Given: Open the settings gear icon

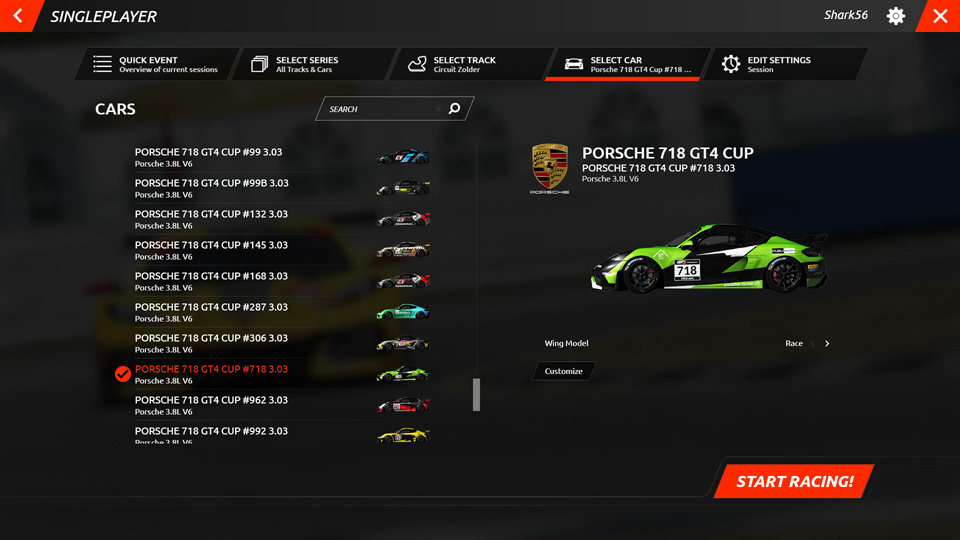Looking at the screenshot, I should 896,16.
